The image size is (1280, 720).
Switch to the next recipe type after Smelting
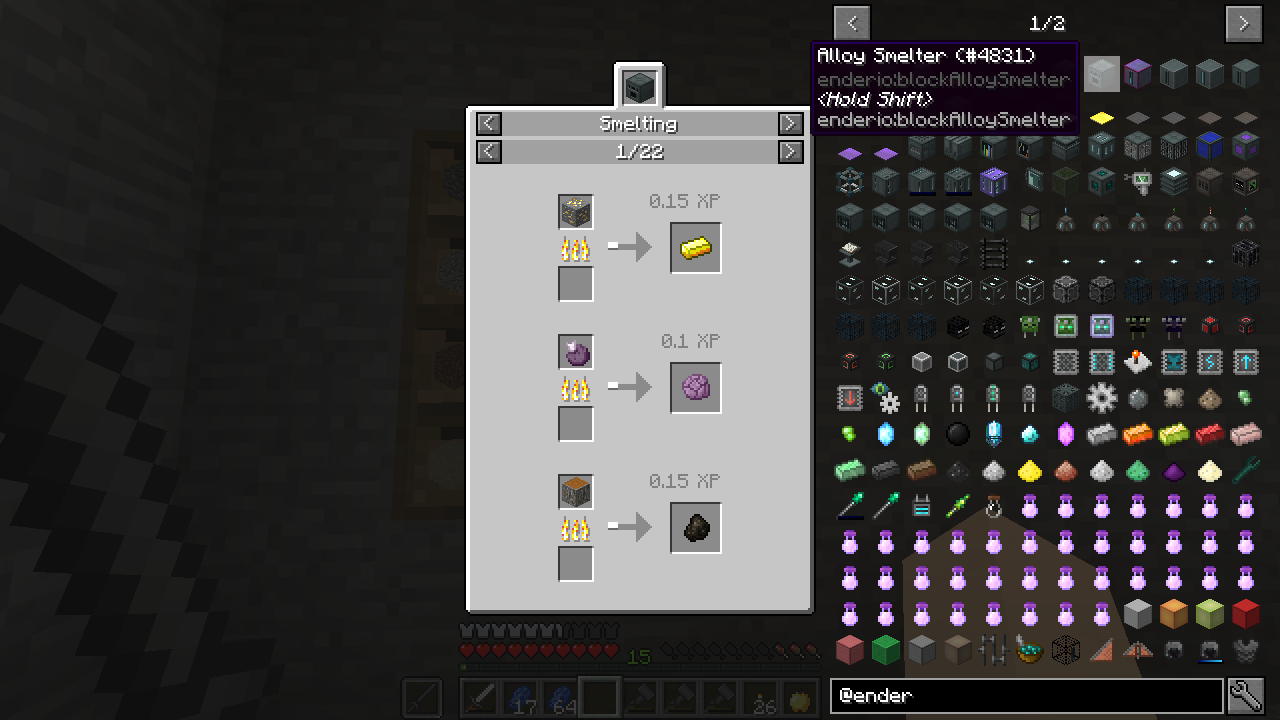790,123
